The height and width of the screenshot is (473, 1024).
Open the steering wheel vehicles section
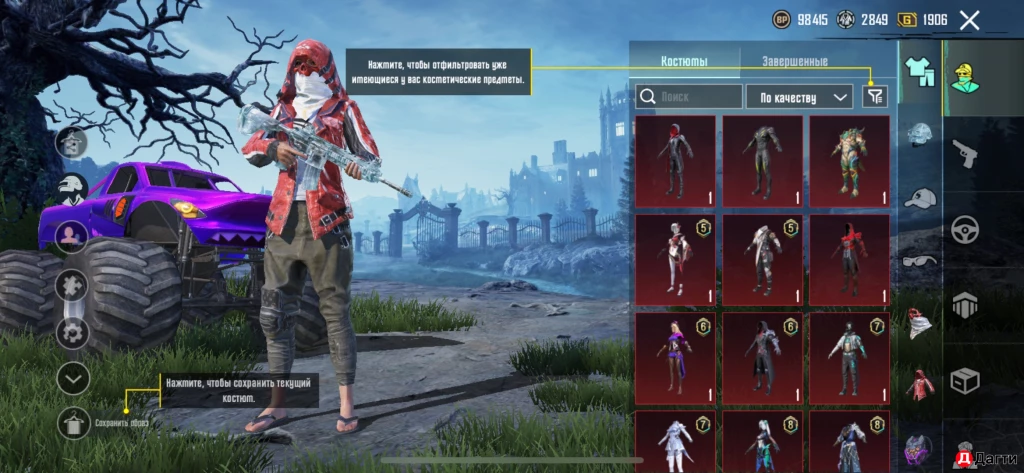[965, 228]
